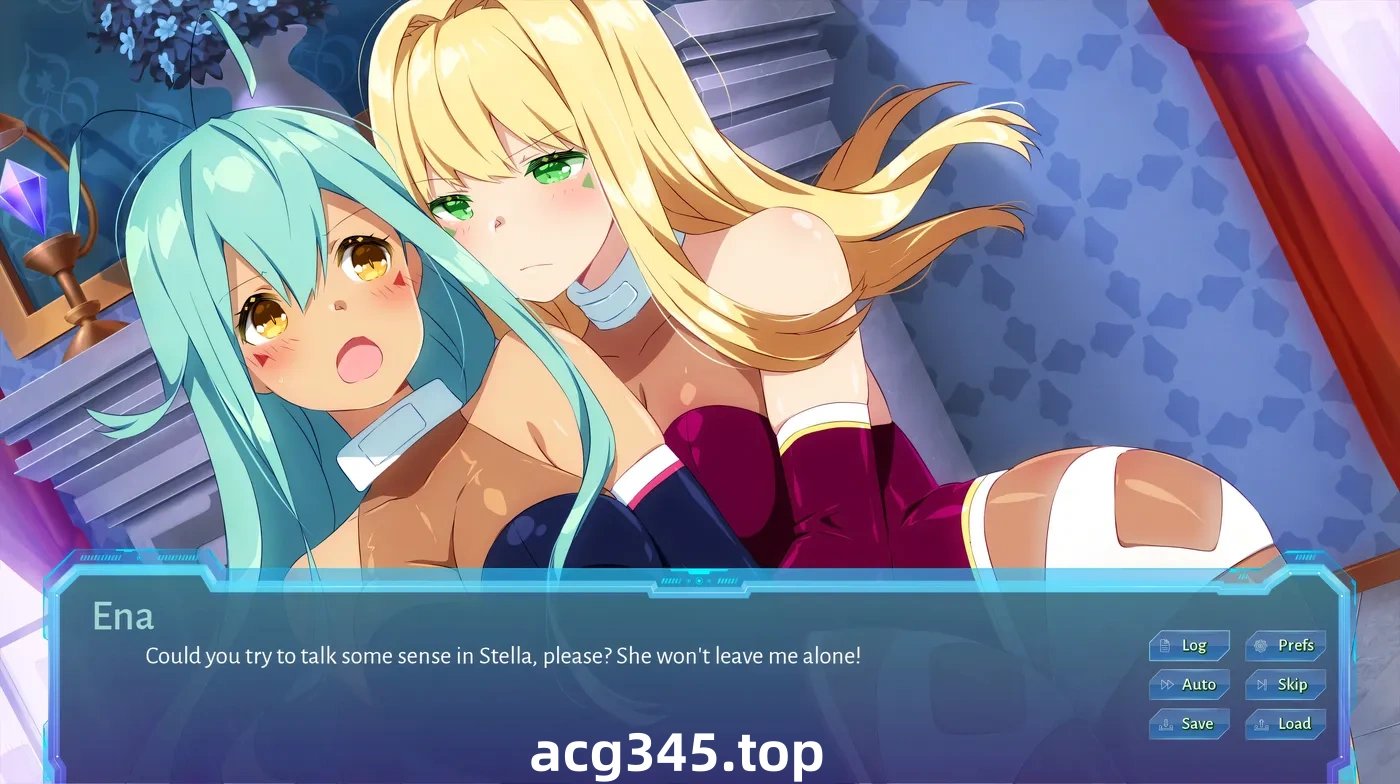Click the upload-arrow icon on the Load button
The width and height of the screenshot is (1400, 784).
coord(1262,724)
